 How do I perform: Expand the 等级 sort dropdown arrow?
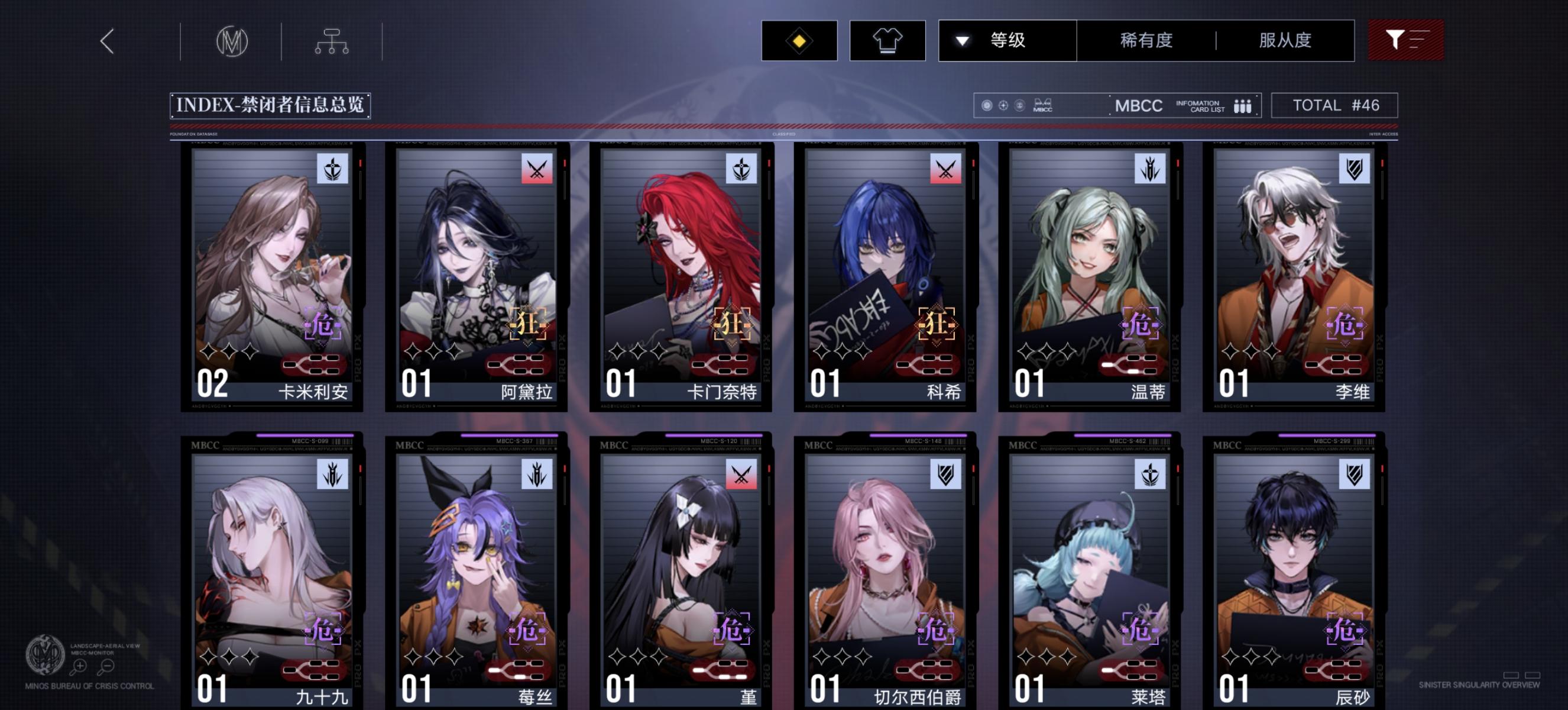click(963, 40)
